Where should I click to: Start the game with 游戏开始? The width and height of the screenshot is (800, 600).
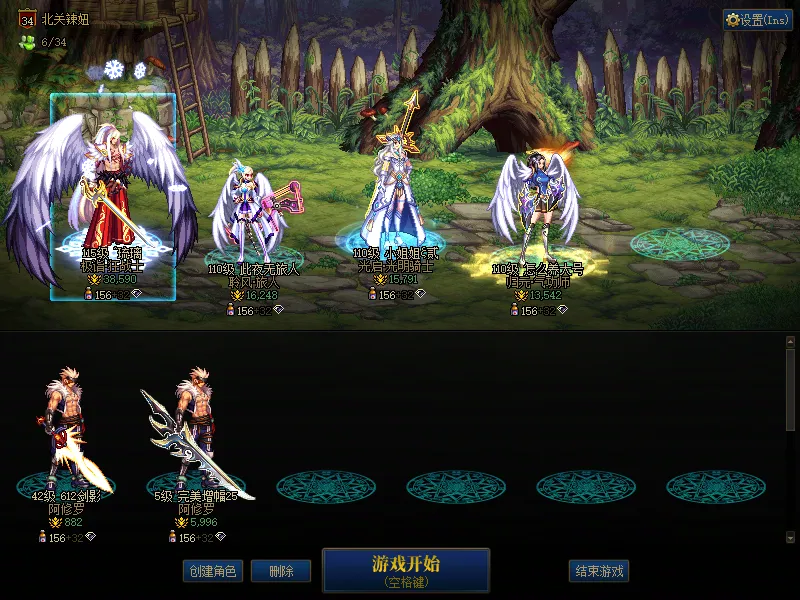(405, 569)
